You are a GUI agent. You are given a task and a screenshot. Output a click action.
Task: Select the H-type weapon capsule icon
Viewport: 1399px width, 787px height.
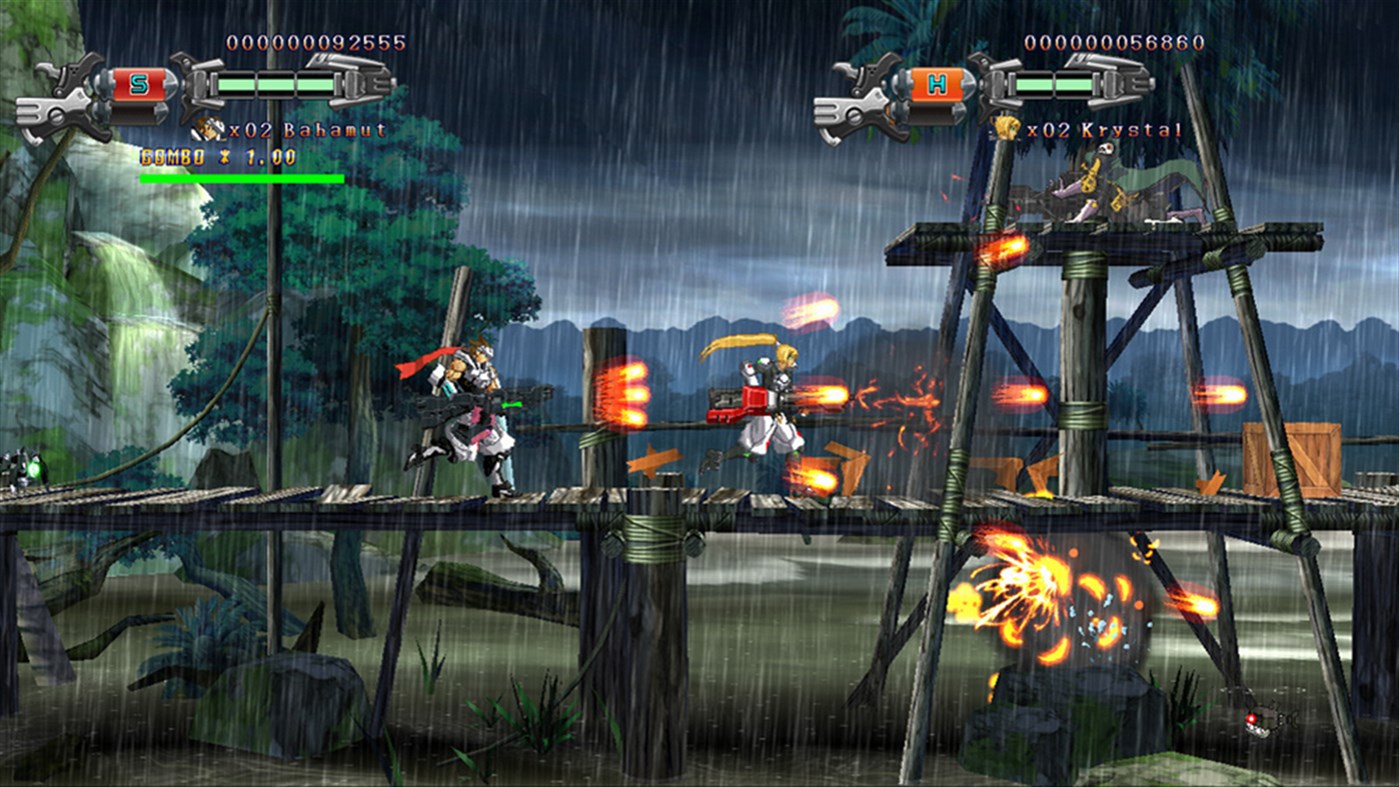point(935,84)
